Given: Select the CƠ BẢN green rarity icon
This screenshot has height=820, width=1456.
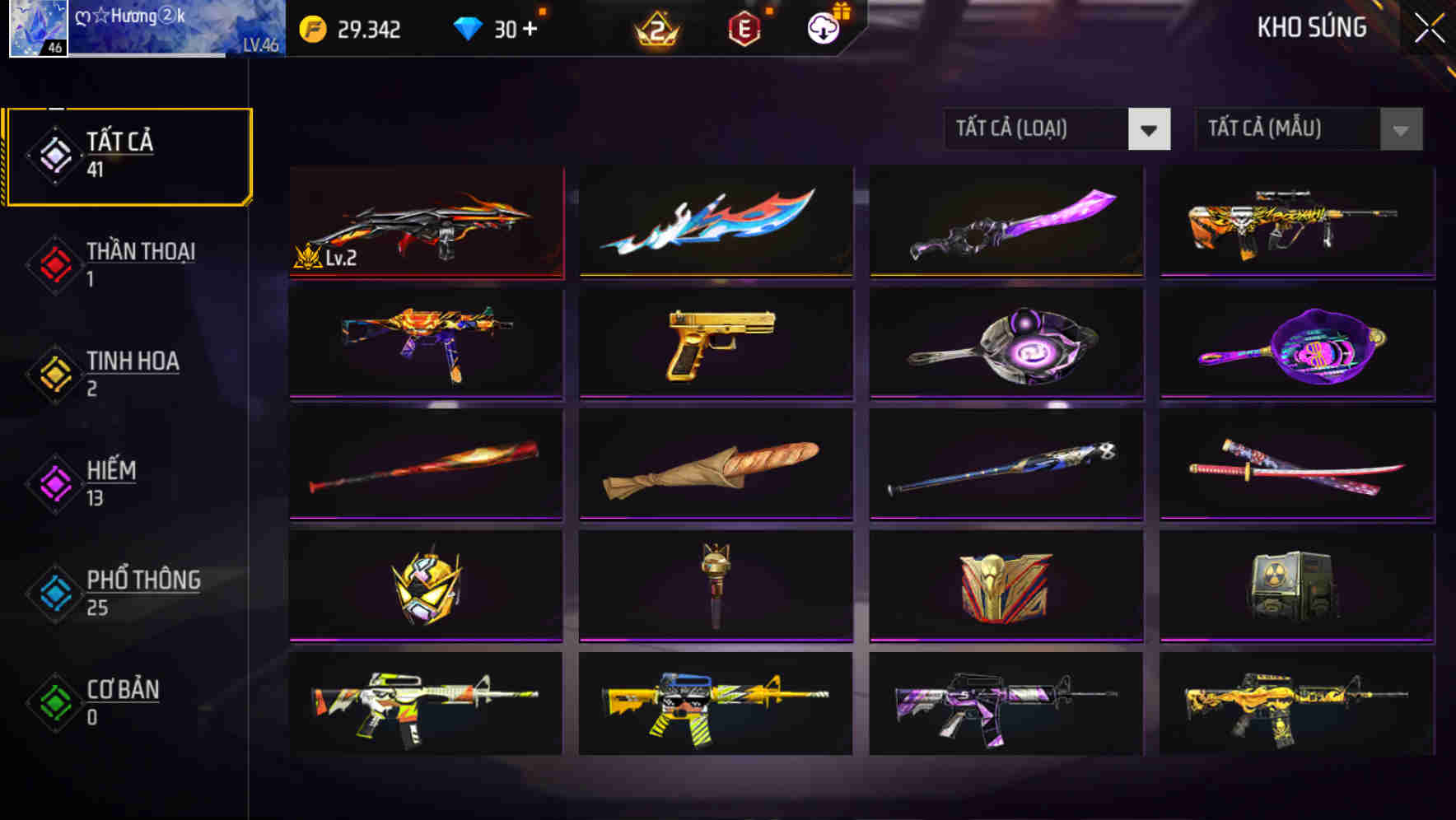Looking at the screenshot, I should coord(54,704).
